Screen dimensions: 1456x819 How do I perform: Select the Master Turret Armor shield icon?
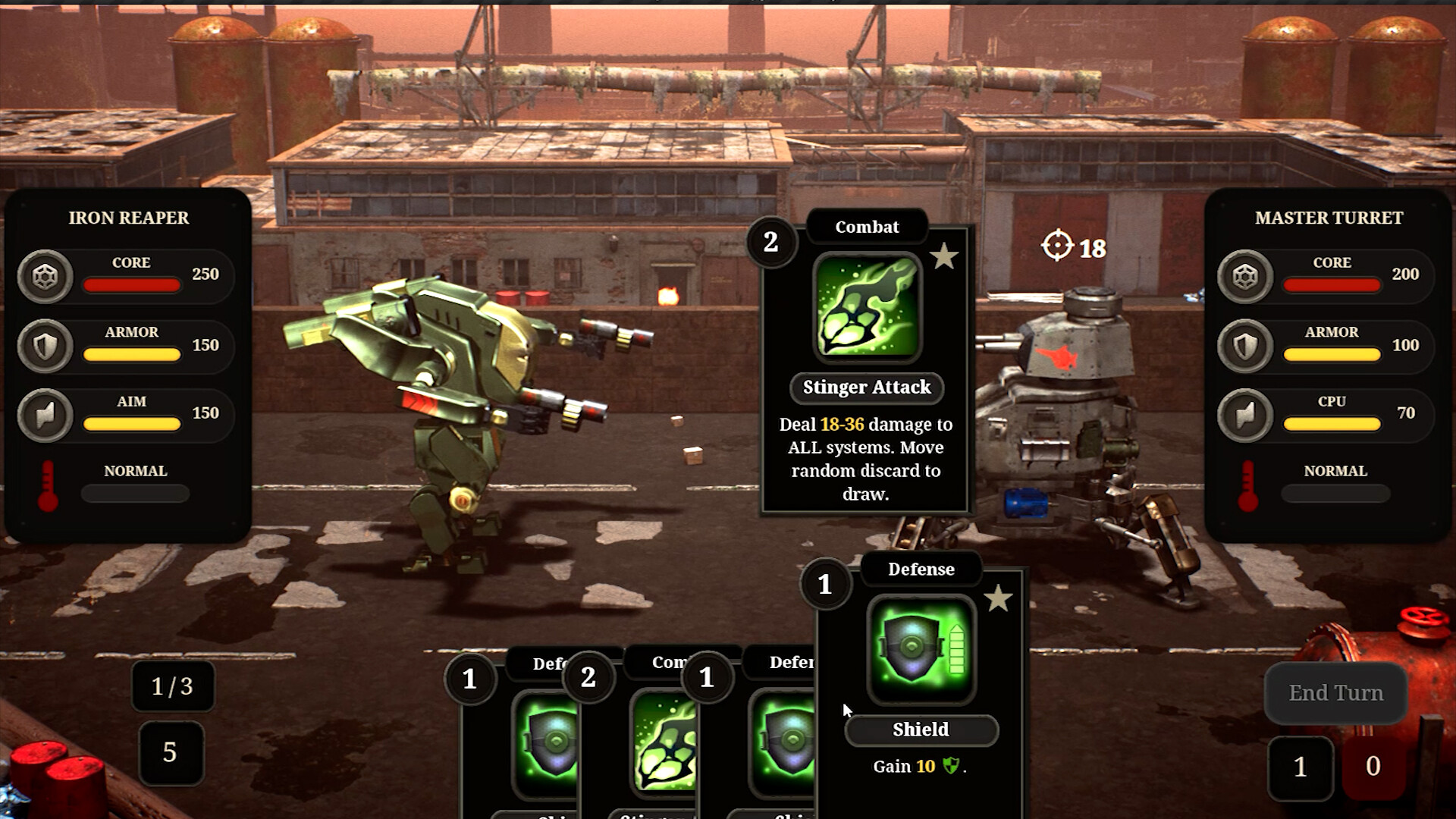point(1244,347)
